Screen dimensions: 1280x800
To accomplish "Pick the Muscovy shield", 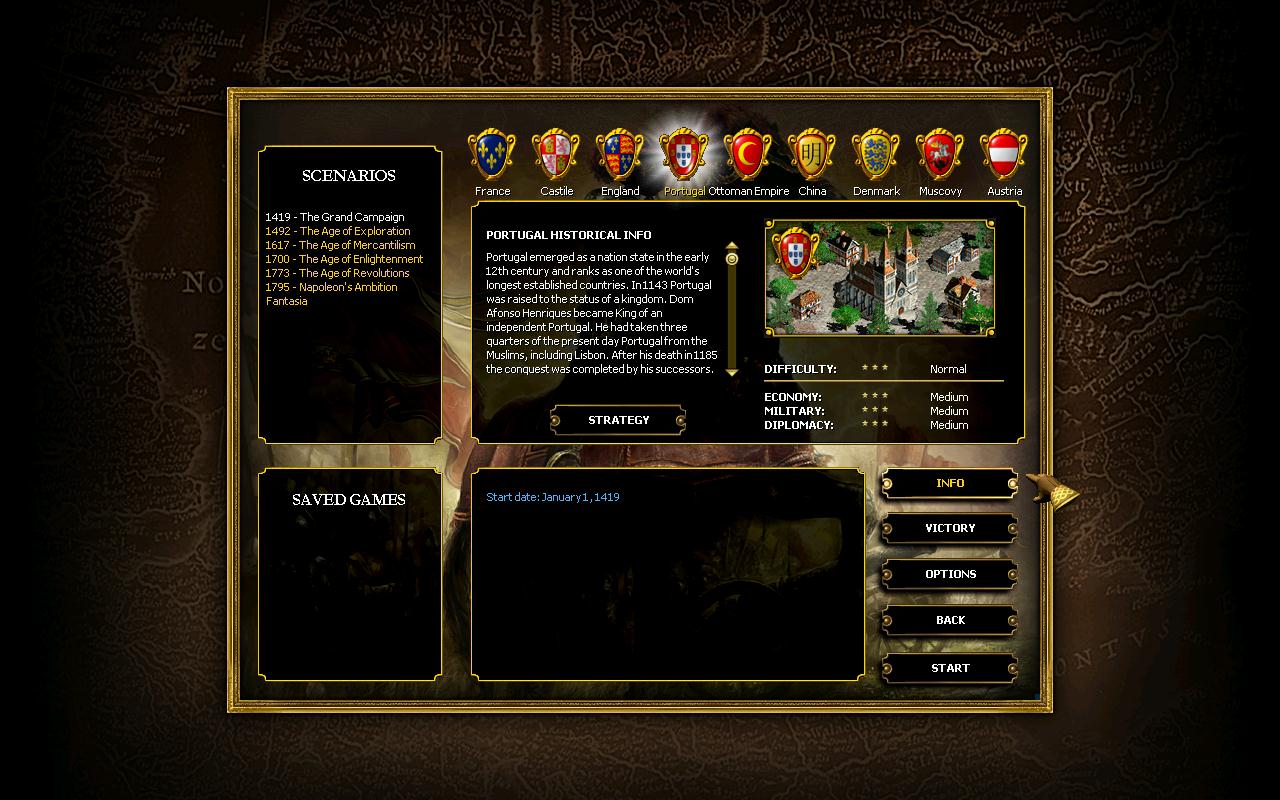I will coord(940,154).
